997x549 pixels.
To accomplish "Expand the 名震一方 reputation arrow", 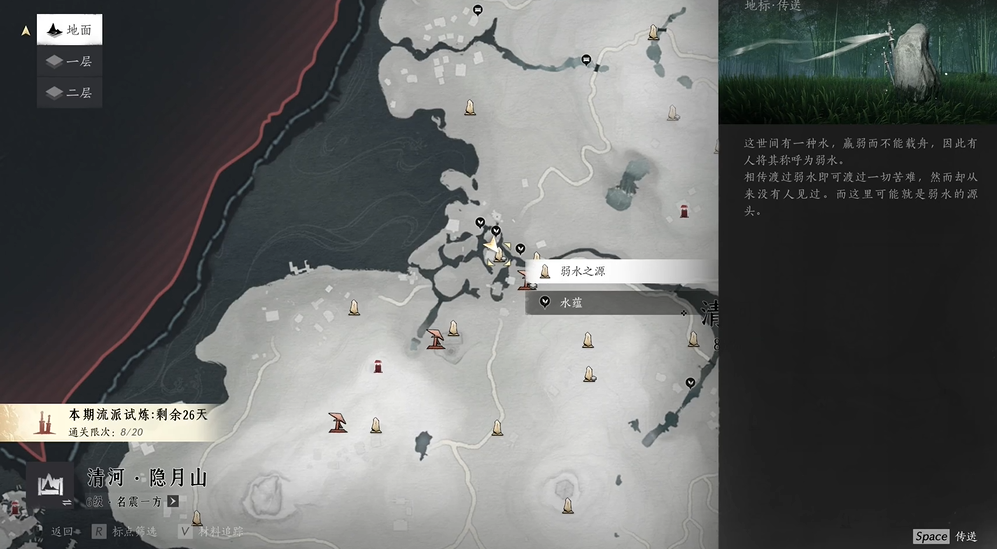I will 173,501.
